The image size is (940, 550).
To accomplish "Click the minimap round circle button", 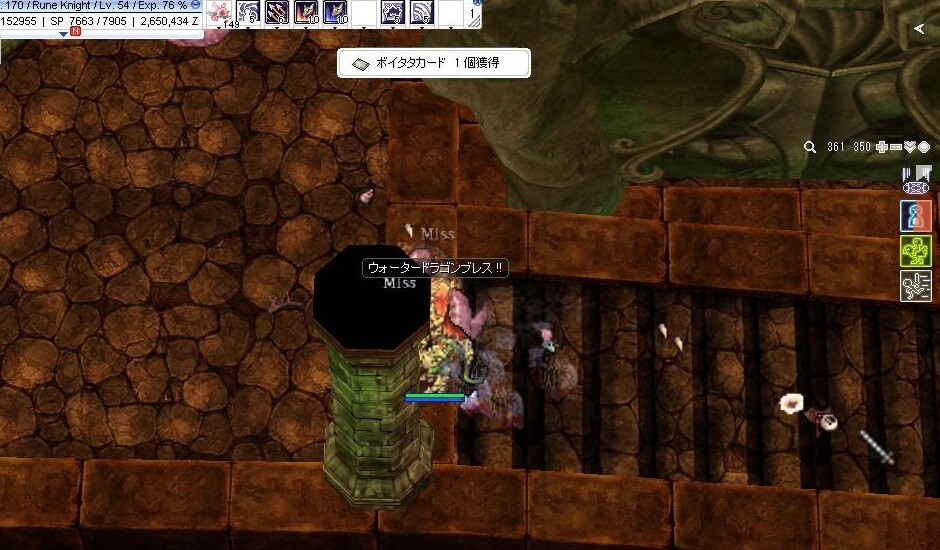I will (924, 147).
